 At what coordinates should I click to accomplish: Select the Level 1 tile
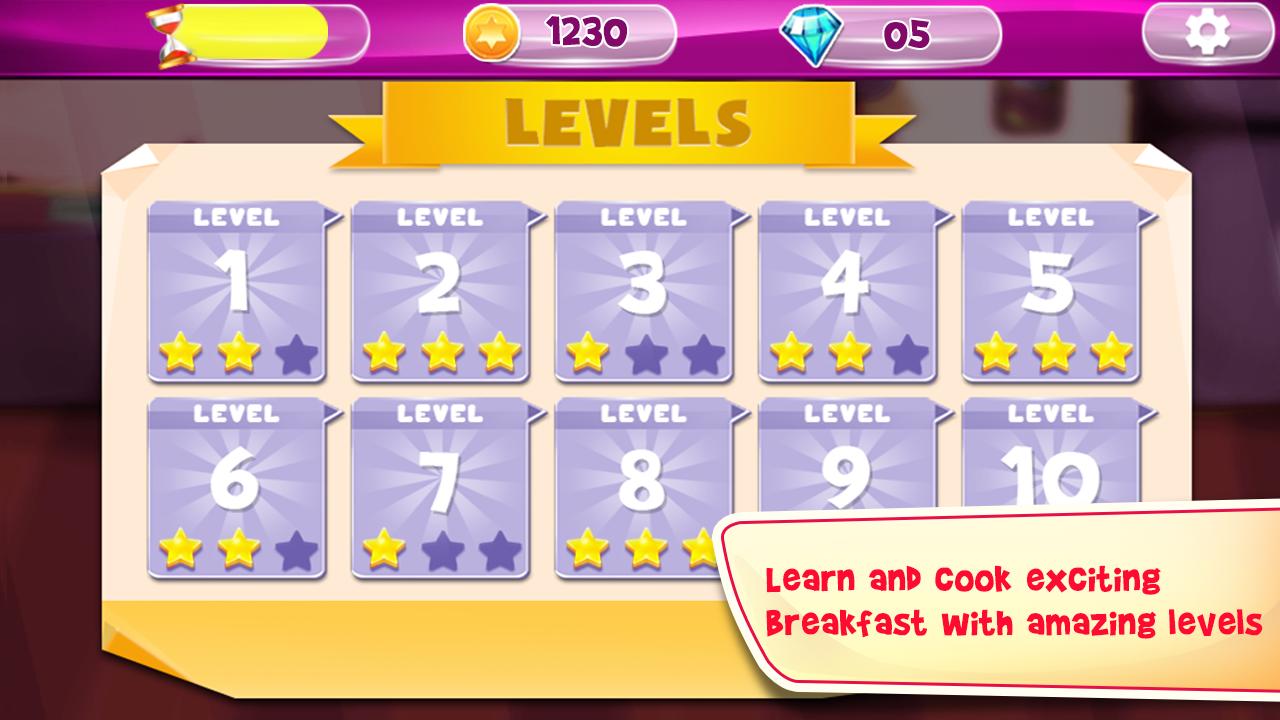pos(237,292)
